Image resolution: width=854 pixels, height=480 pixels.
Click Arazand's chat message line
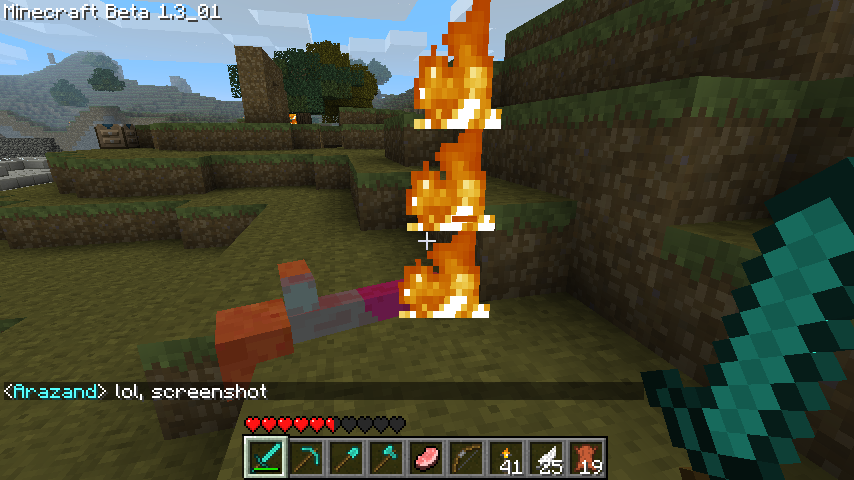(136, 392)
